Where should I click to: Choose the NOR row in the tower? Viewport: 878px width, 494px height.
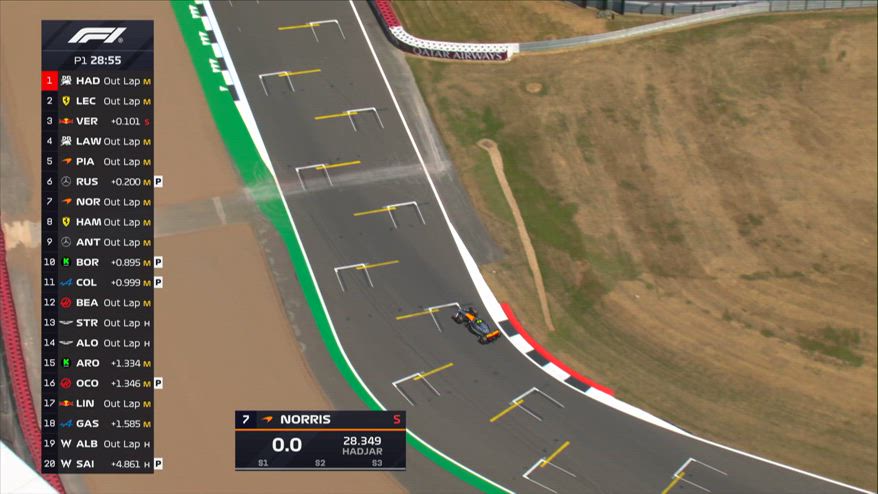[97, 202]
